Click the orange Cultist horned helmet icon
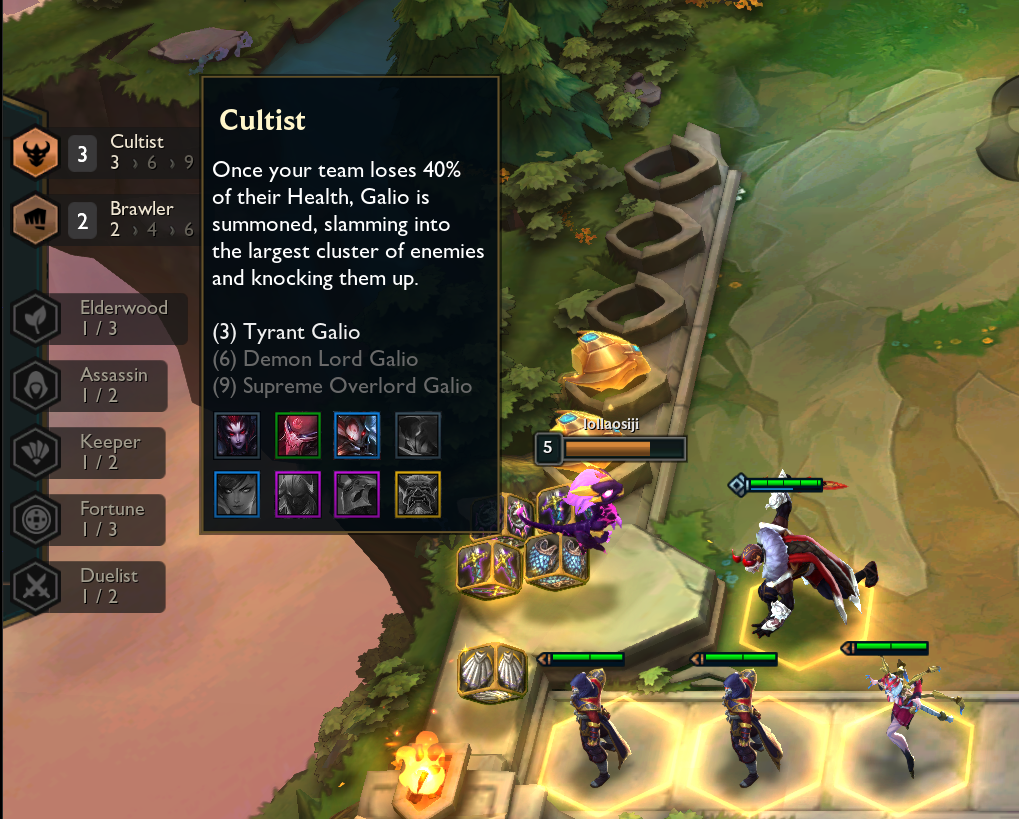1019x819 pixels. click(35, 154)
